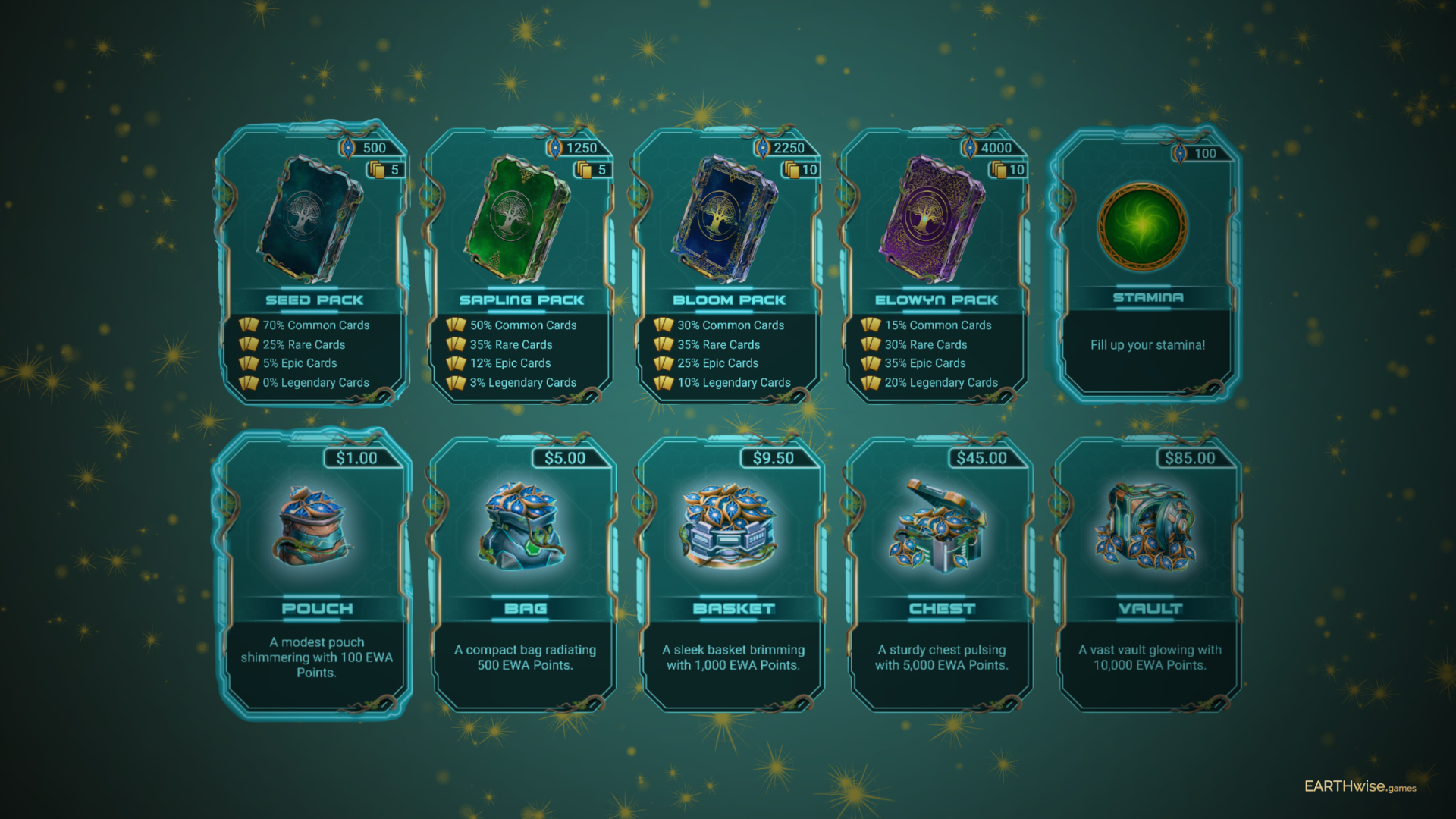
Task: Select the Elowyn Pack card
Action: point(936,262)
